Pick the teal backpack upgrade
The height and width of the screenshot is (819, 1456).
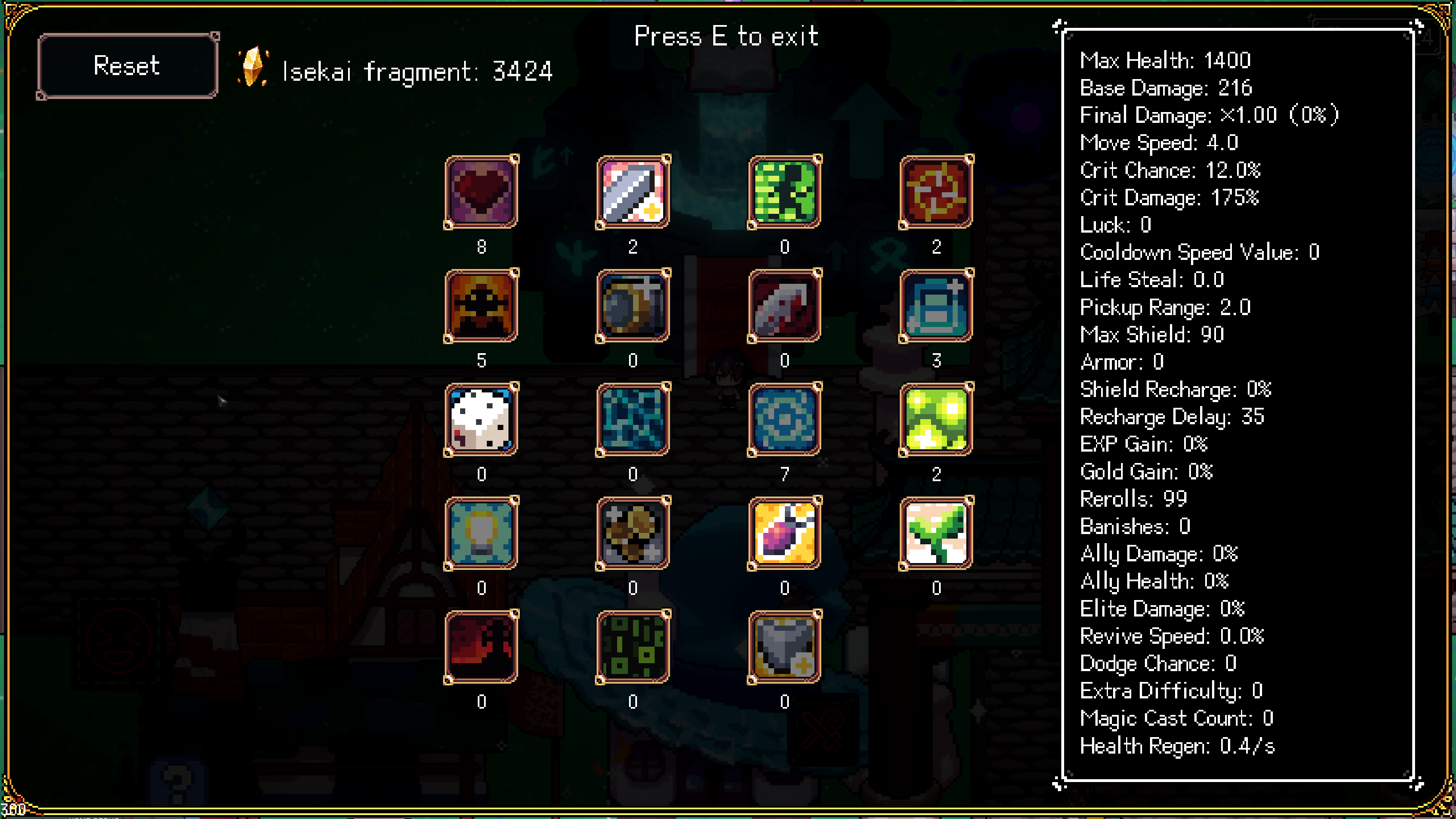click(x=936, y=306)
